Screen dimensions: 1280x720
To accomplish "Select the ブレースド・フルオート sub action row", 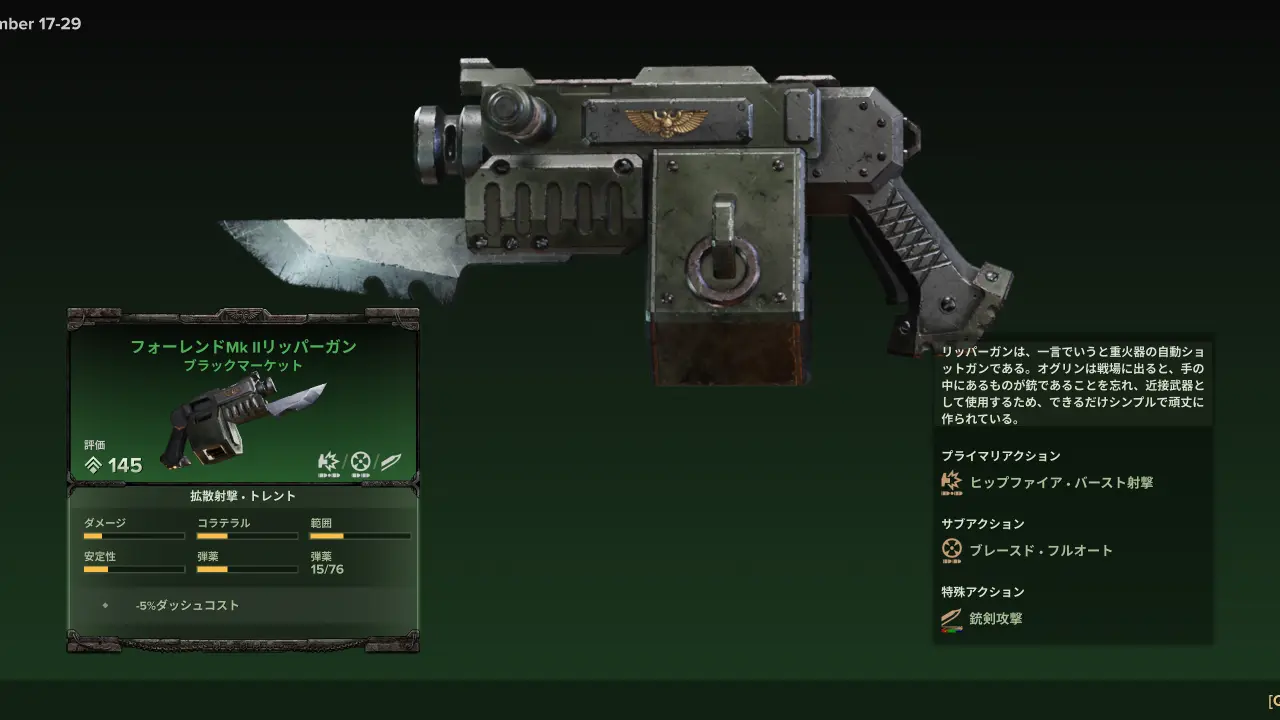I will (x=1040, y=550).
